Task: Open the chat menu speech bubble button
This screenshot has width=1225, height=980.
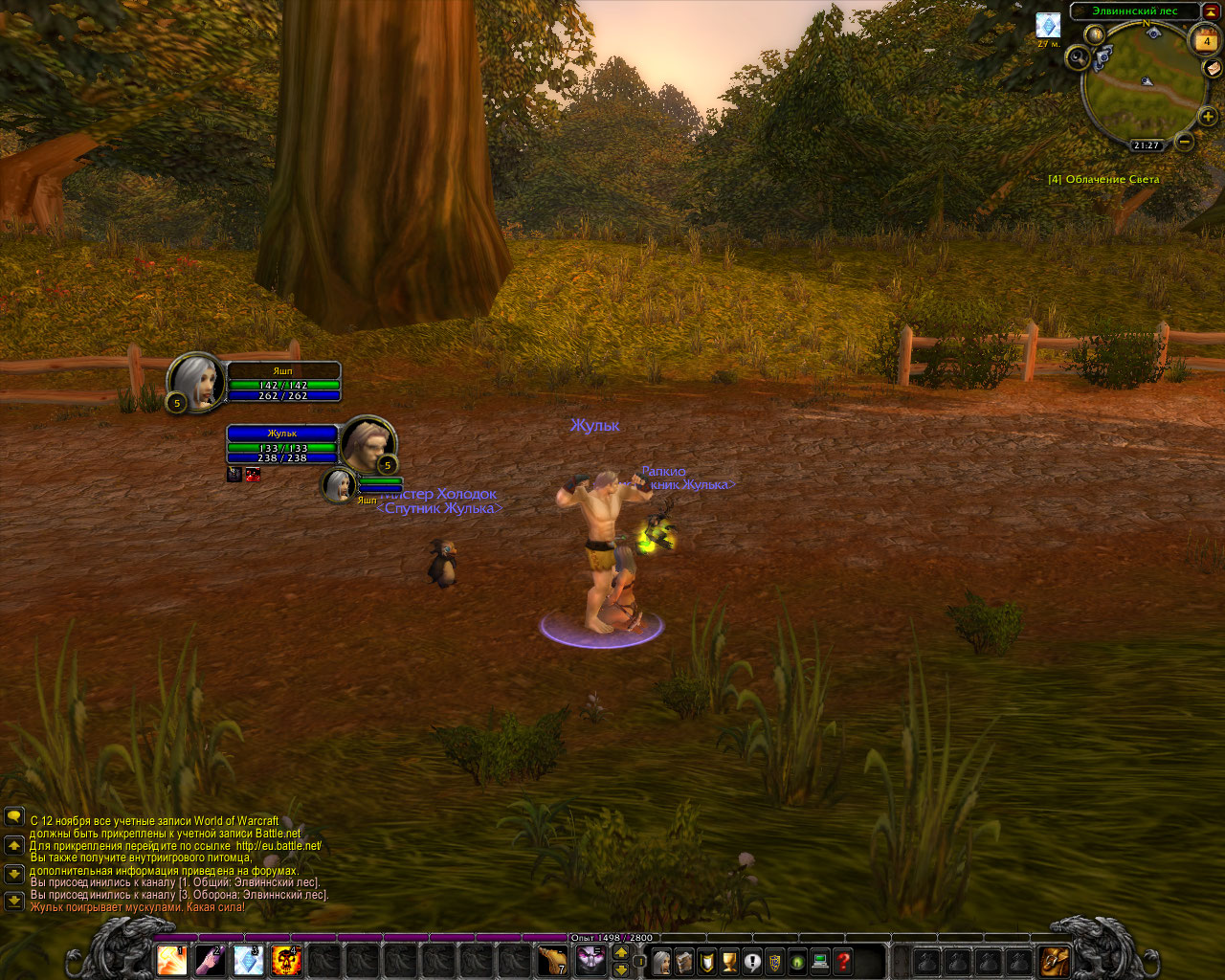Action: point(14,816)
